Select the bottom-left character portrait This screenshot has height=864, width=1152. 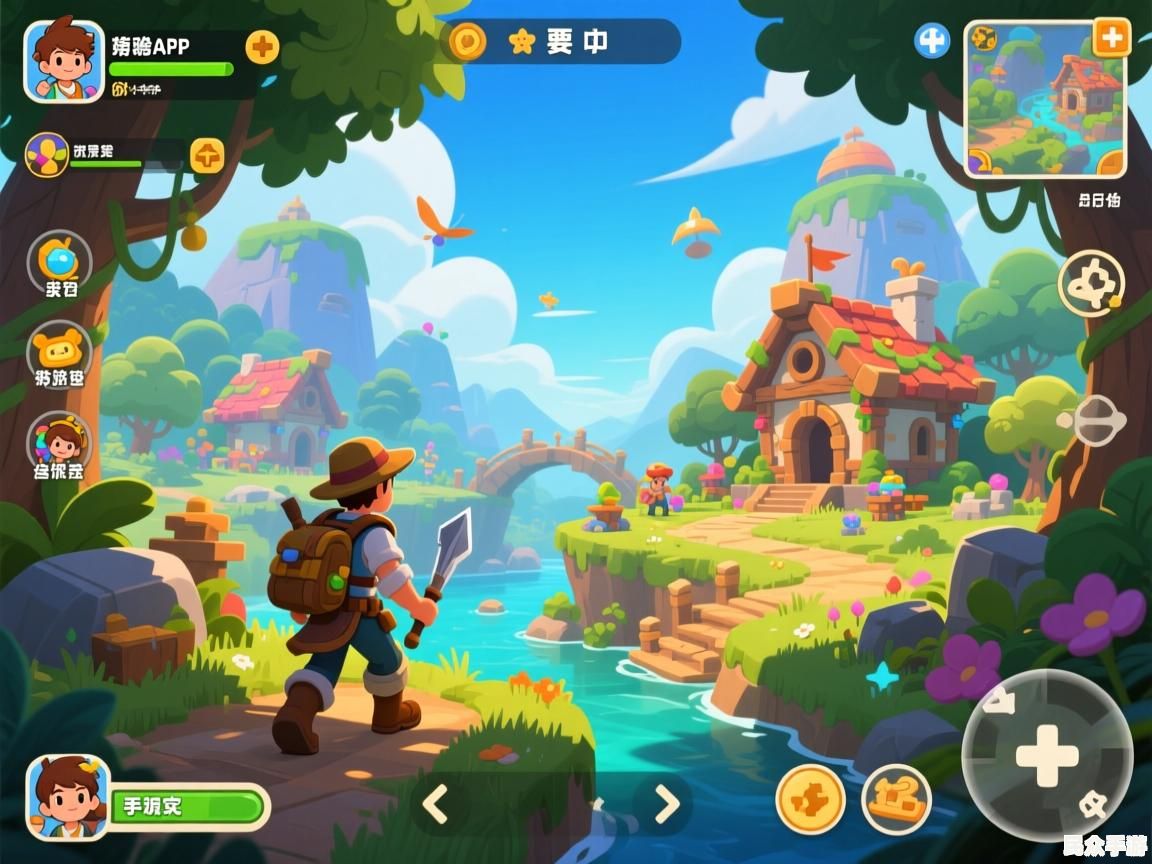pyautogui.click(x=67, y=797)
